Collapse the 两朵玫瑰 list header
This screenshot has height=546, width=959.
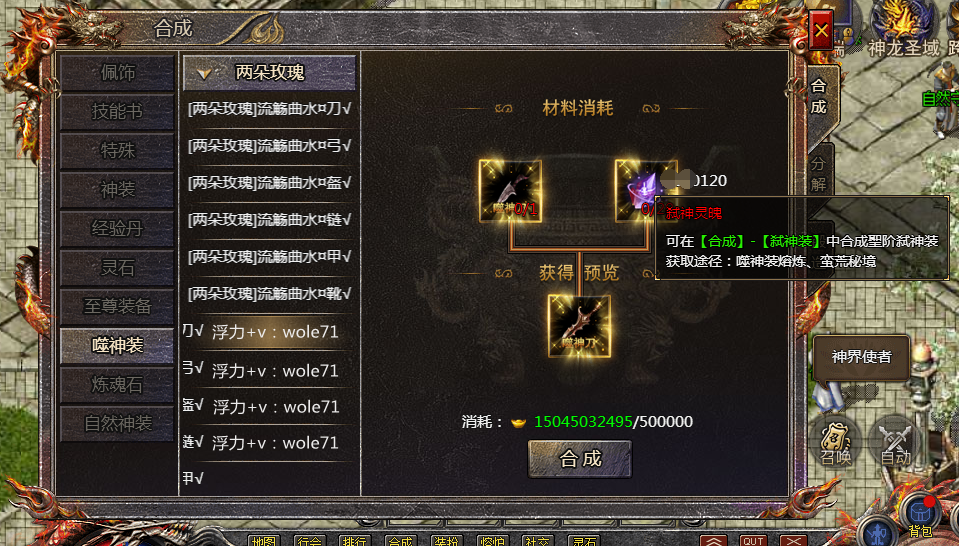click(268, 73)
